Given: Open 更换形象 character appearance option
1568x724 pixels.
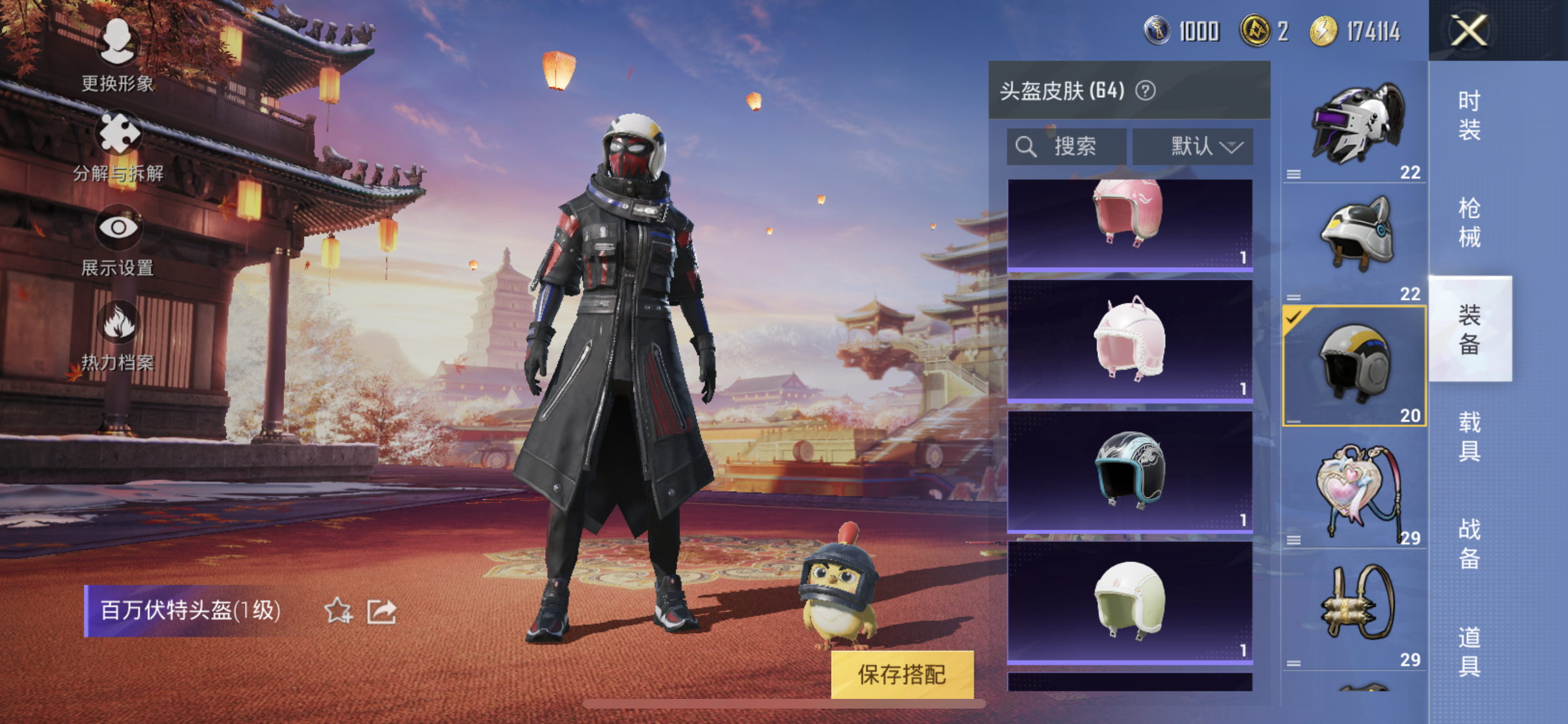Looking at the screenshot, I should [x=117, y=55].
